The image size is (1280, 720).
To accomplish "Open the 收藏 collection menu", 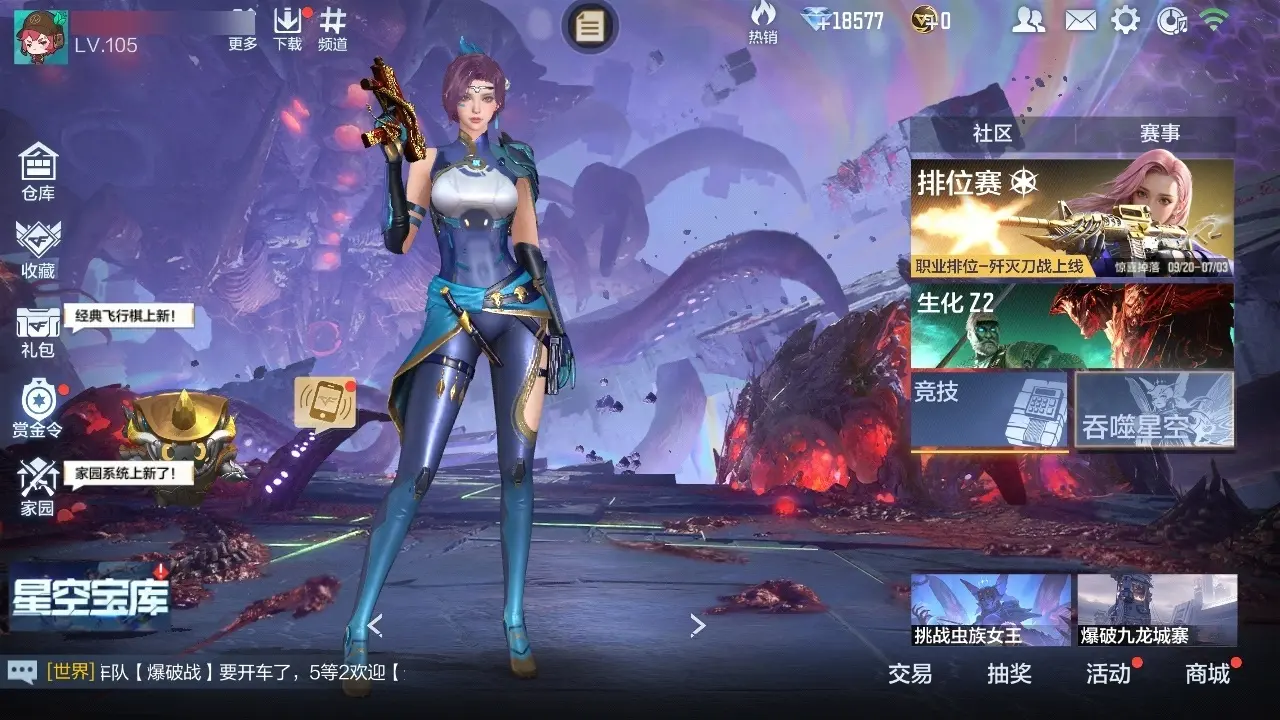I will [38, 248].
